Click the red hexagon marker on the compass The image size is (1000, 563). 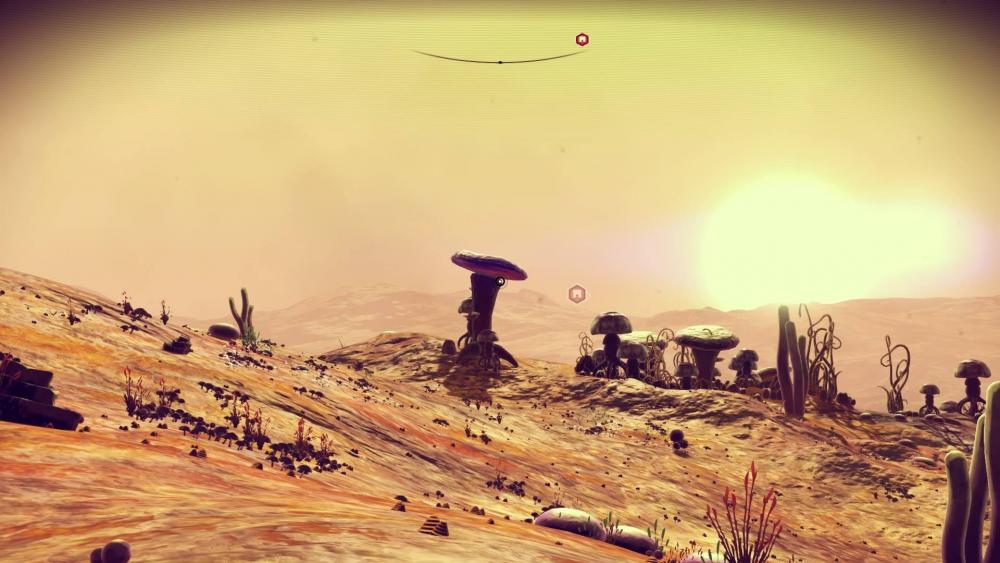point(582,39)
